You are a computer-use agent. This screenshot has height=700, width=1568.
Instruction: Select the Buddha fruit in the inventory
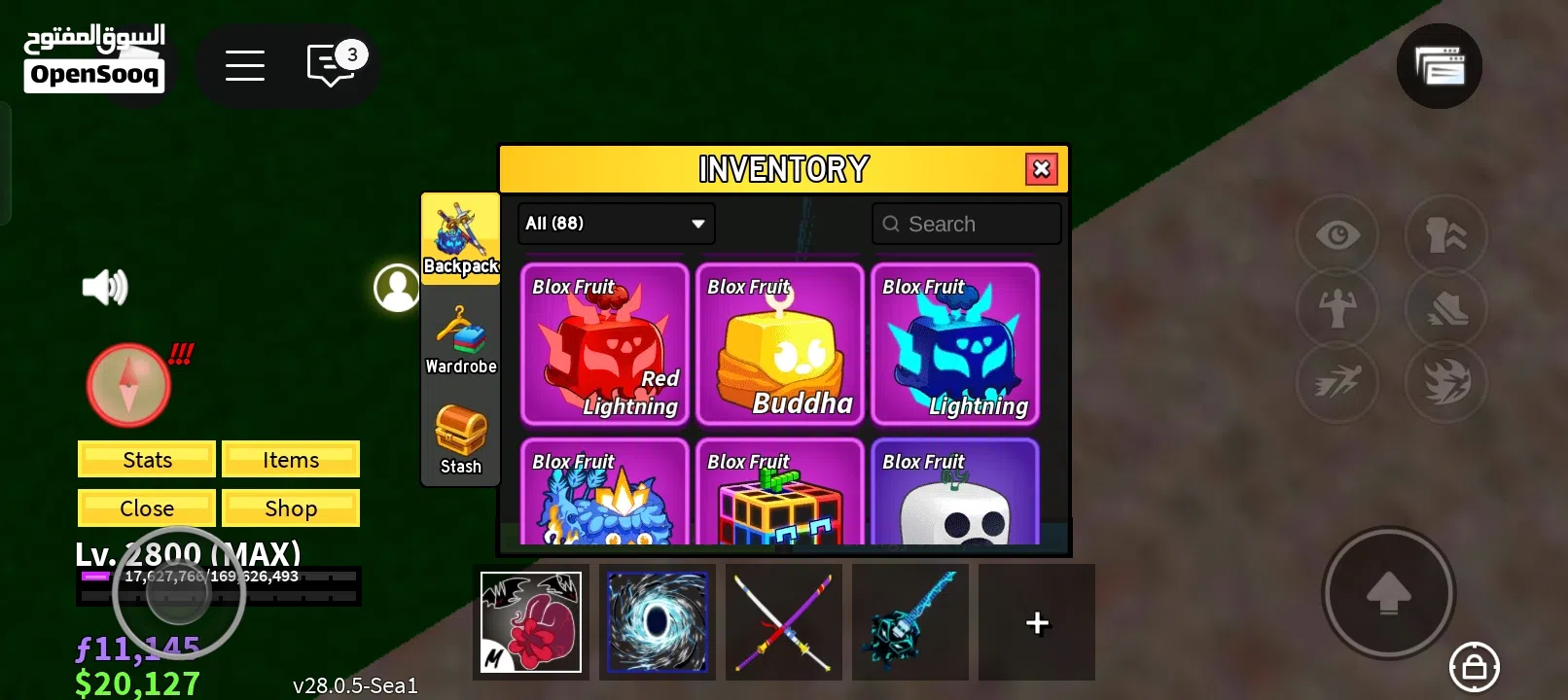point(780,344)
